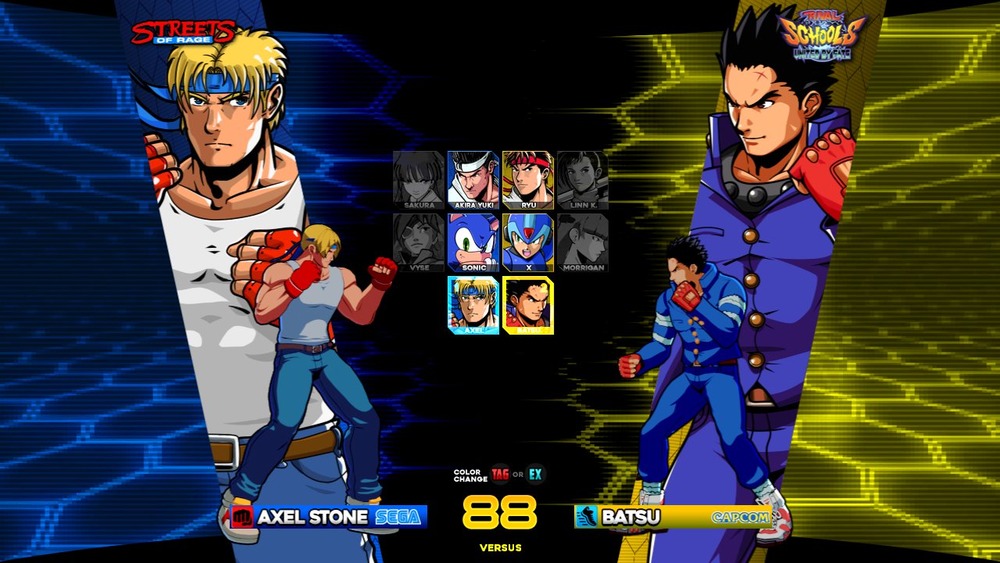Screen dimensions: 1000x563
Task: Select the Sakura character tile
Action: (418, 180)
